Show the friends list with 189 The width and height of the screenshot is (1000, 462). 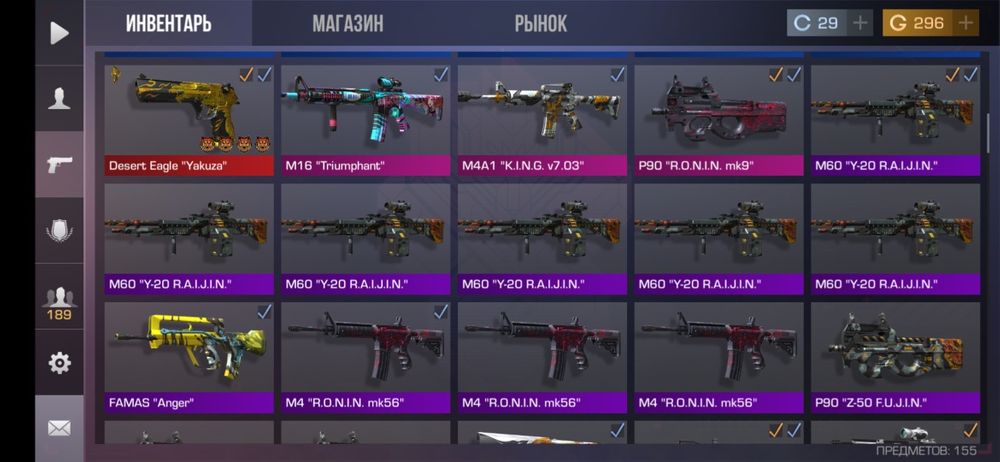59,301
